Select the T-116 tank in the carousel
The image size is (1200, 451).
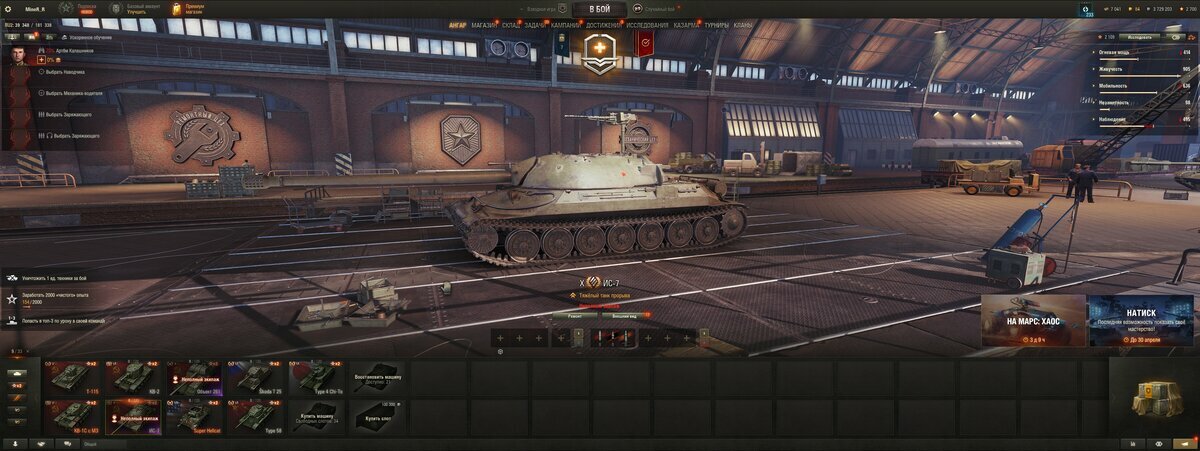pyautogui.click(x=74, y=378)
